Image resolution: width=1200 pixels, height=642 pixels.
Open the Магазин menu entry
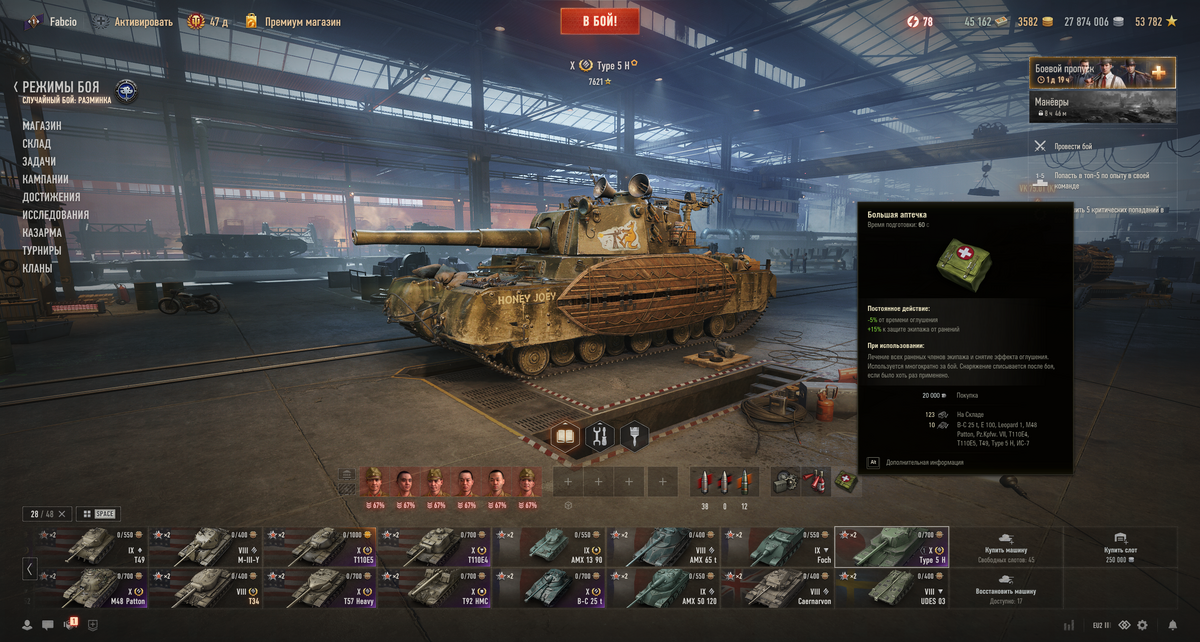(x=42, y=126)
